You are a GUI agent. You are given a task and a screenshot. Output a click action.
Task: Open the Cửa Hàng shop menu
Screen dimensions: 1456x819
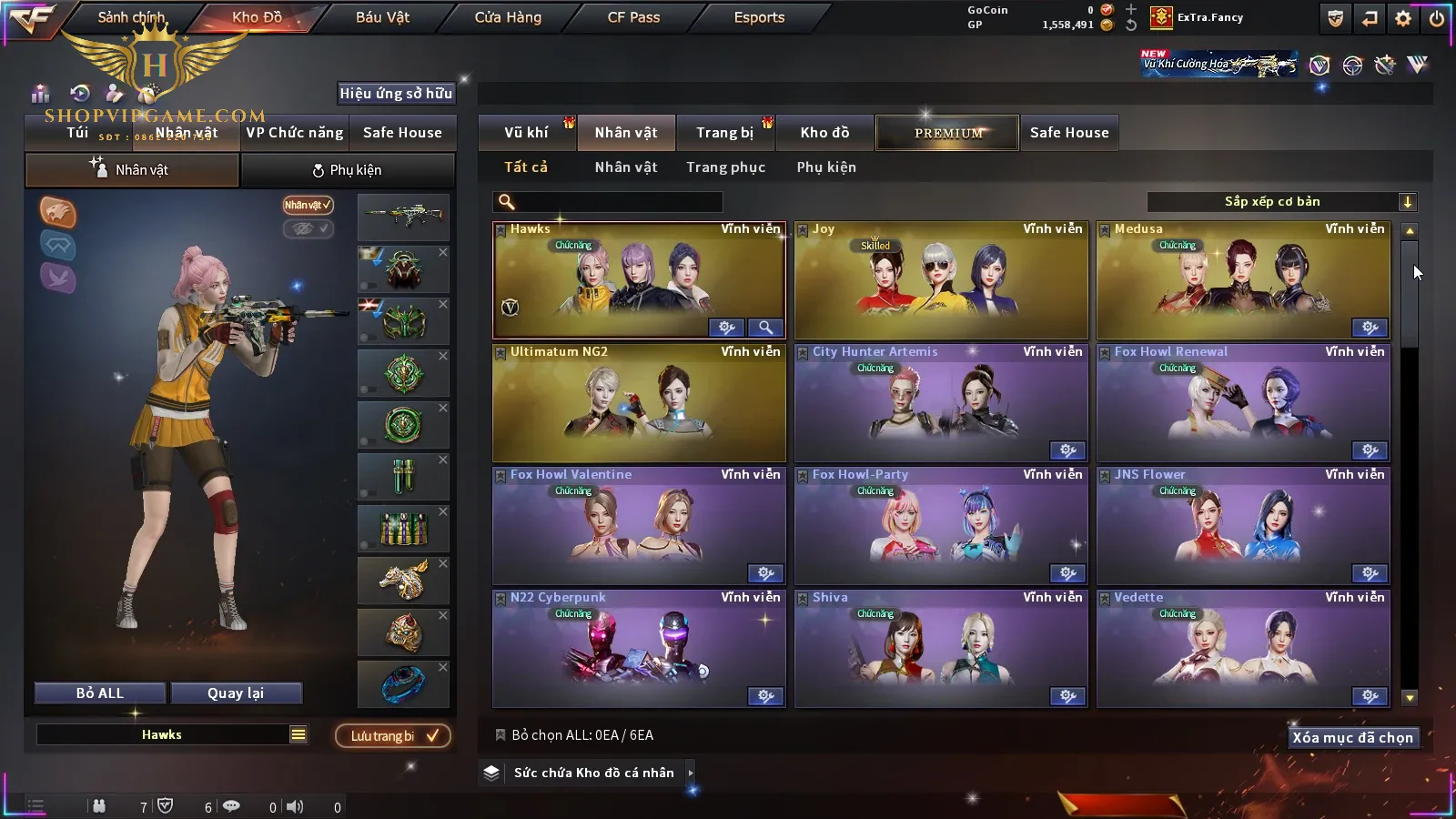[508, 17]
